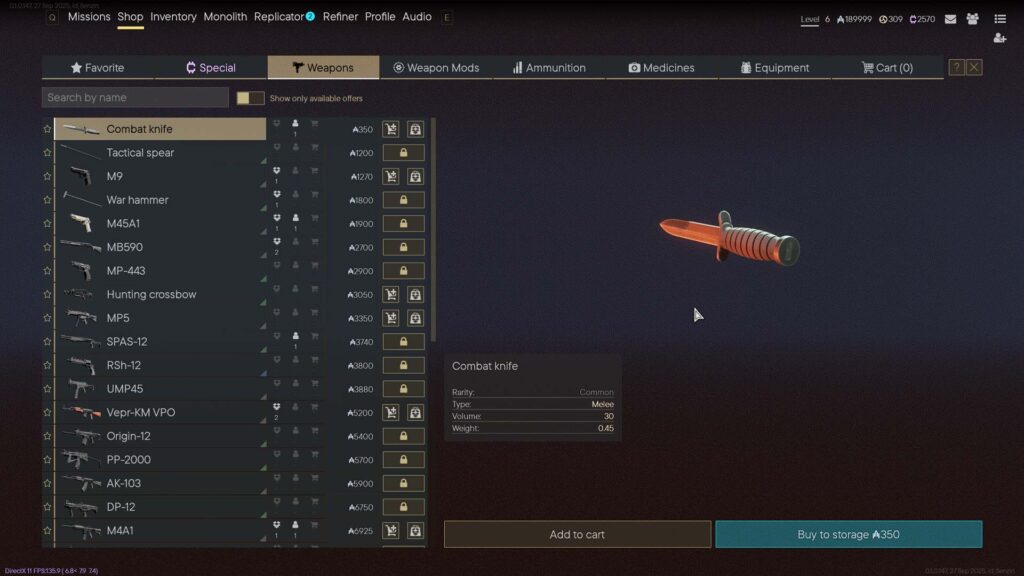The image size is (1024, 576).
Task: Toggle Show only available offers
Action: pos(250,98)
